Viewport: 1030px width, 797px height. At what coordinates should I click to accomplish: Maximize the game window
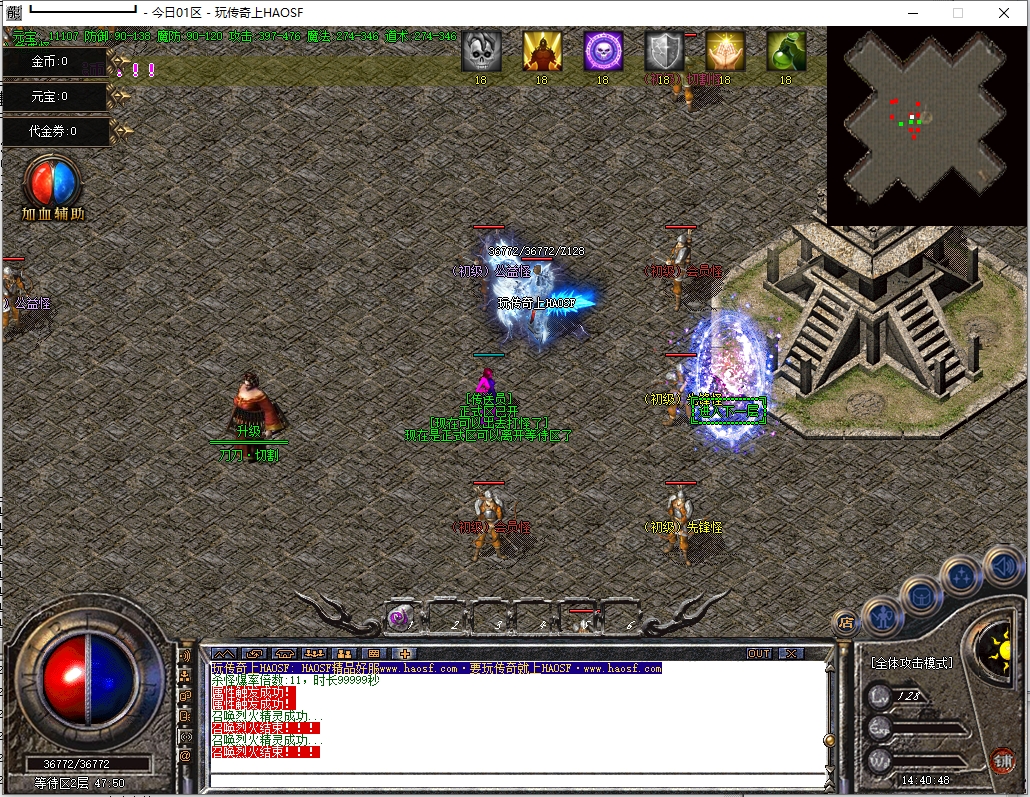958,13
